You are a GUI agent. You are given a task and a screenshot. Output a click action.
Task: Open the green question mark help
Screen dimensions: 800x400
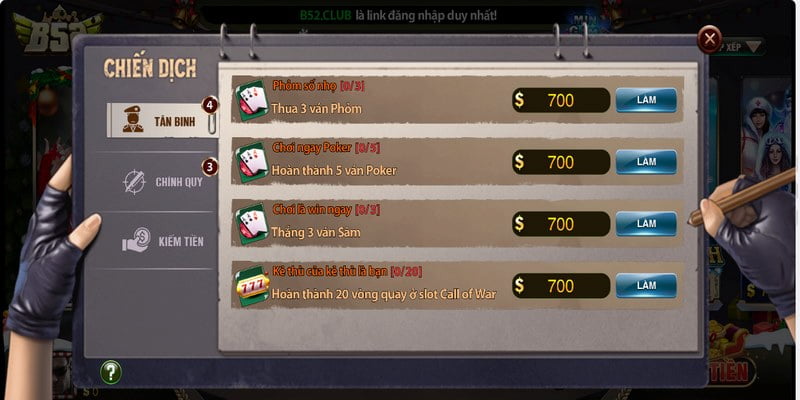(111, 372)
